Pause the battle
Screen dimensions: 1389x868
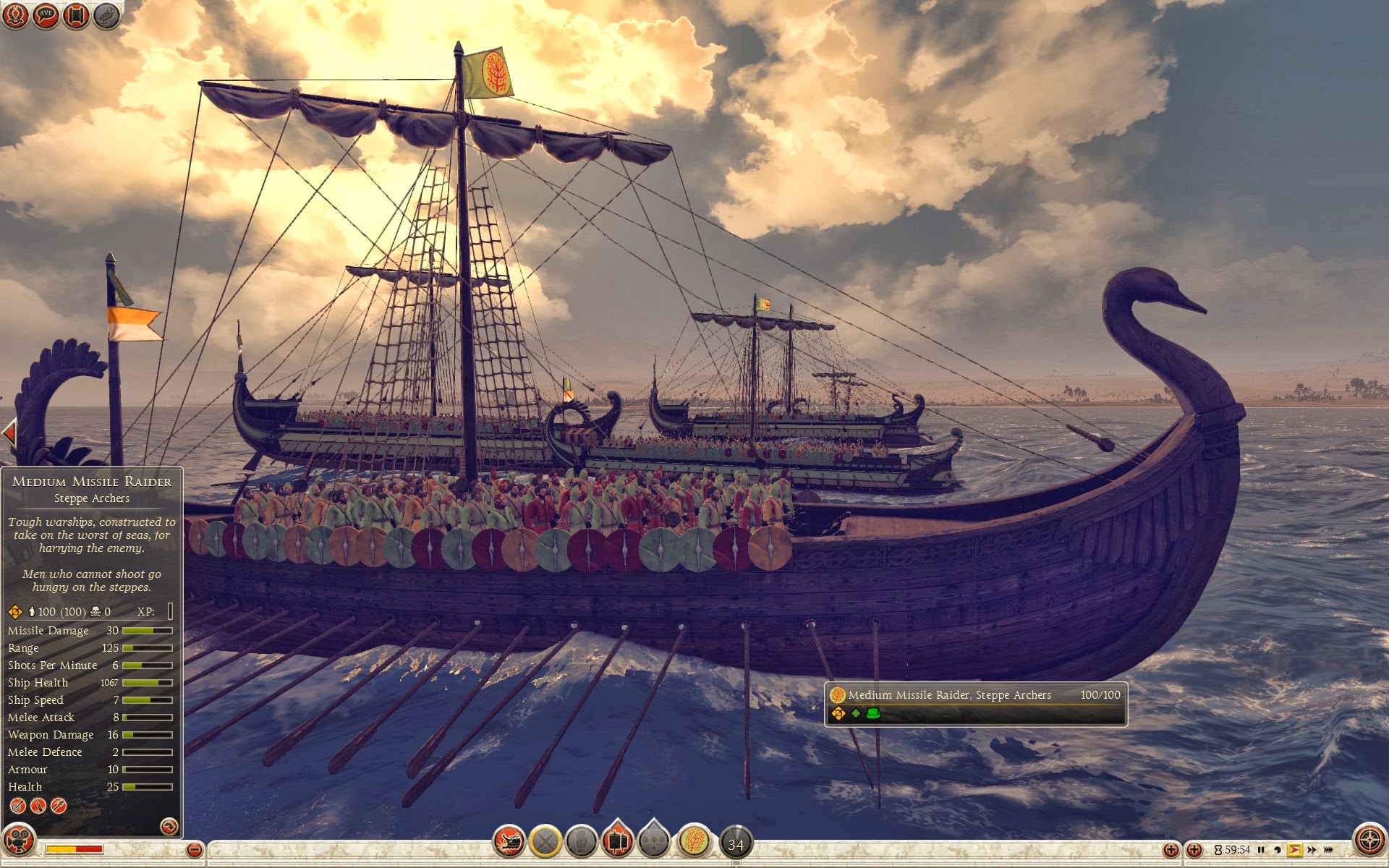(x=1261, y=850)
